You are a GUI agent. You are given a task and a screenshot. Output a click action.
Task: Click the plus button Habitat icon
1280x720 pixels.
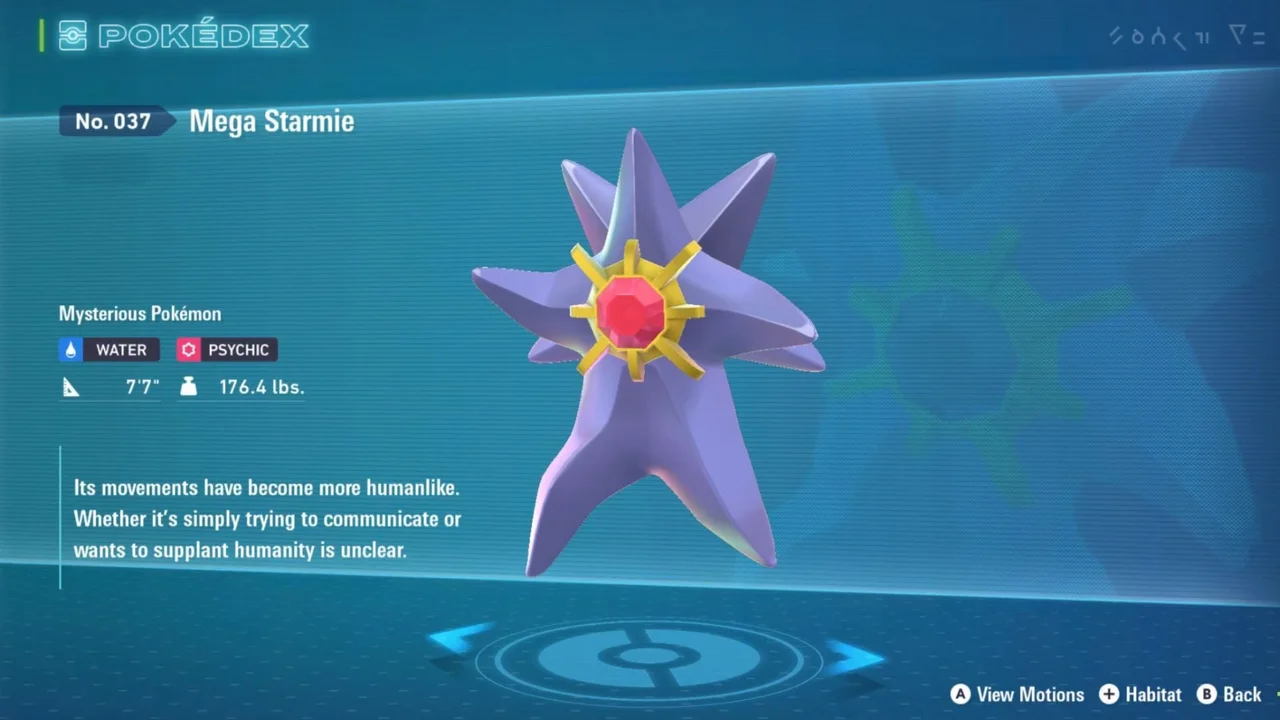click(1110, 694)
